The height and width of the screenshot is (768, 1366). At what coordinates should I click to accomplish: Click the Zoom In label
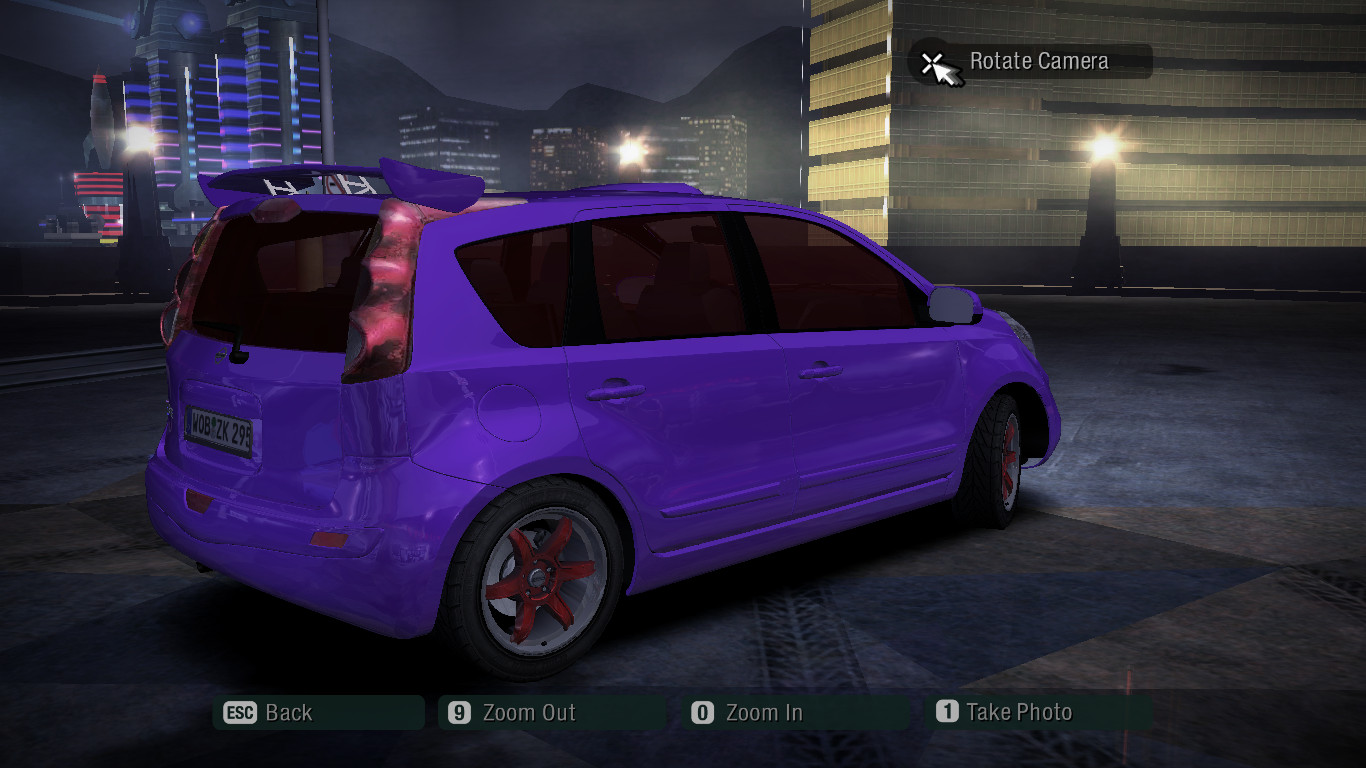point(764,712)
